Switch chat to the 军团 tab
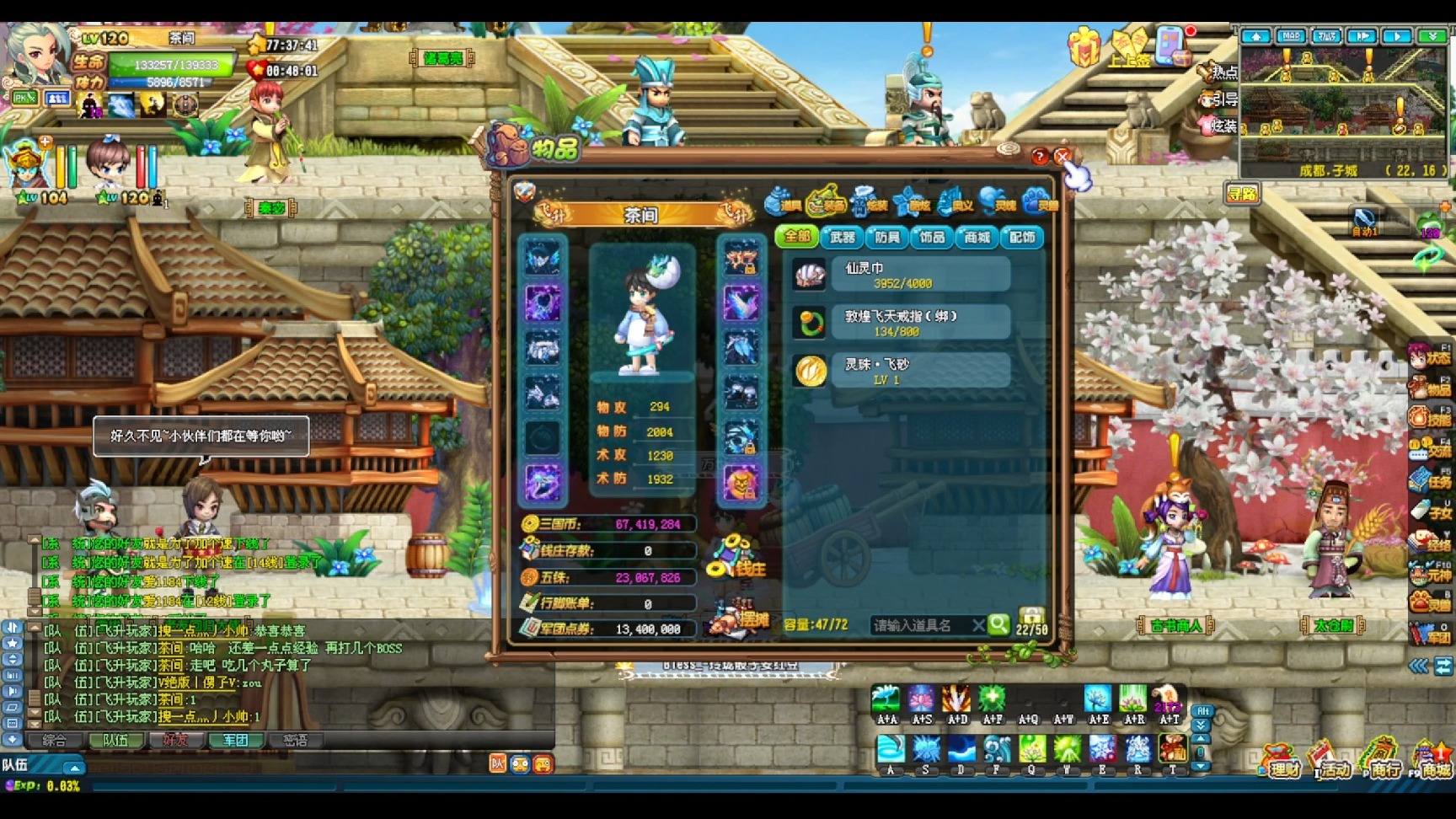Screen dimensions: 1456x819 coord(235,741)
